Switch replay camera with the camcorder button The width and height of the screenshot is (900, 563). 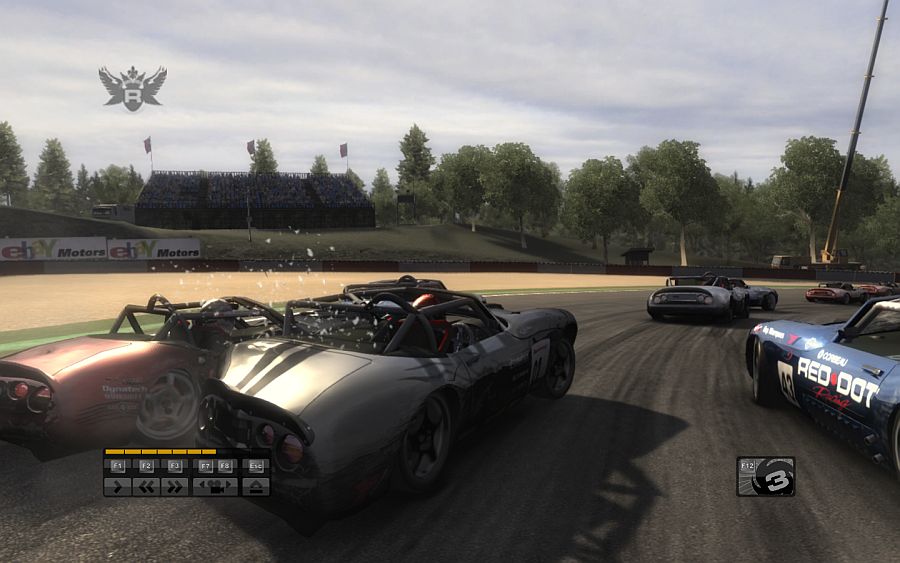tap(215, 487)
